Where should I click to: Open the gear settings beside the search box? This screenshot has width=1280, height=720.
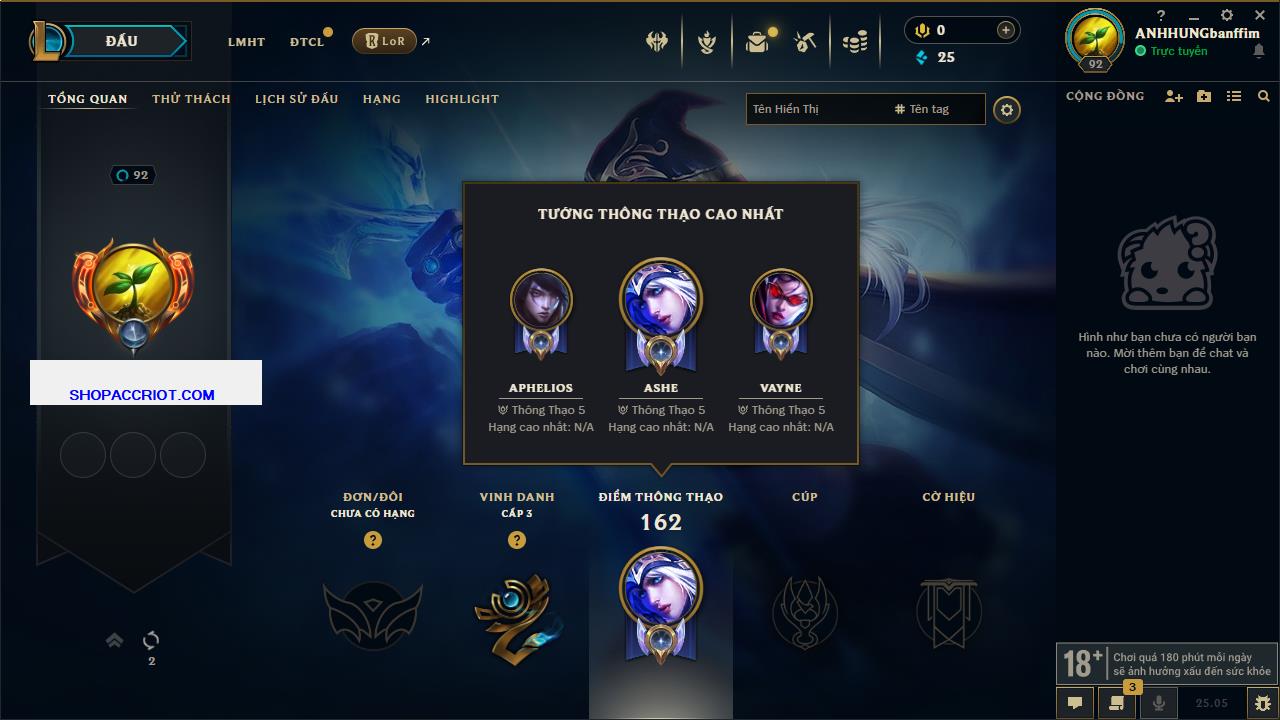click(1007, 109)
